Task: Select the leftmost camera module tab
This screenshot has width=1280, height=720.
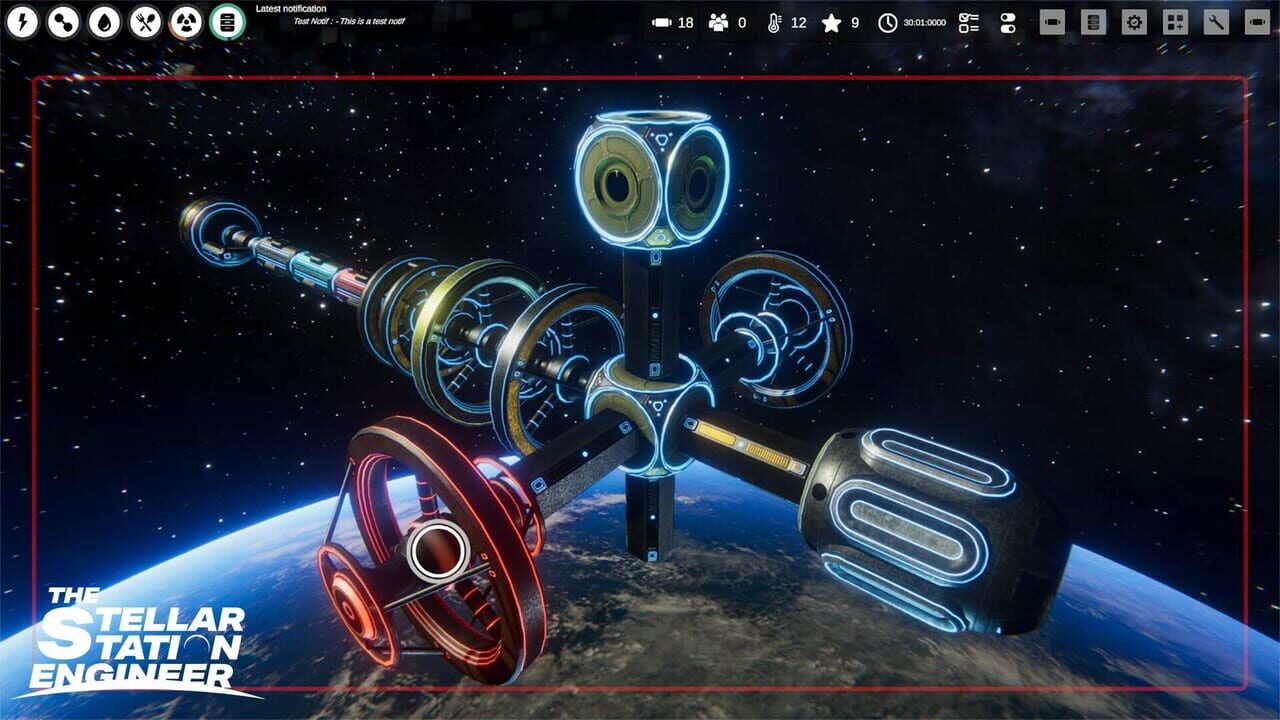Action: (x=1051, y=22)
